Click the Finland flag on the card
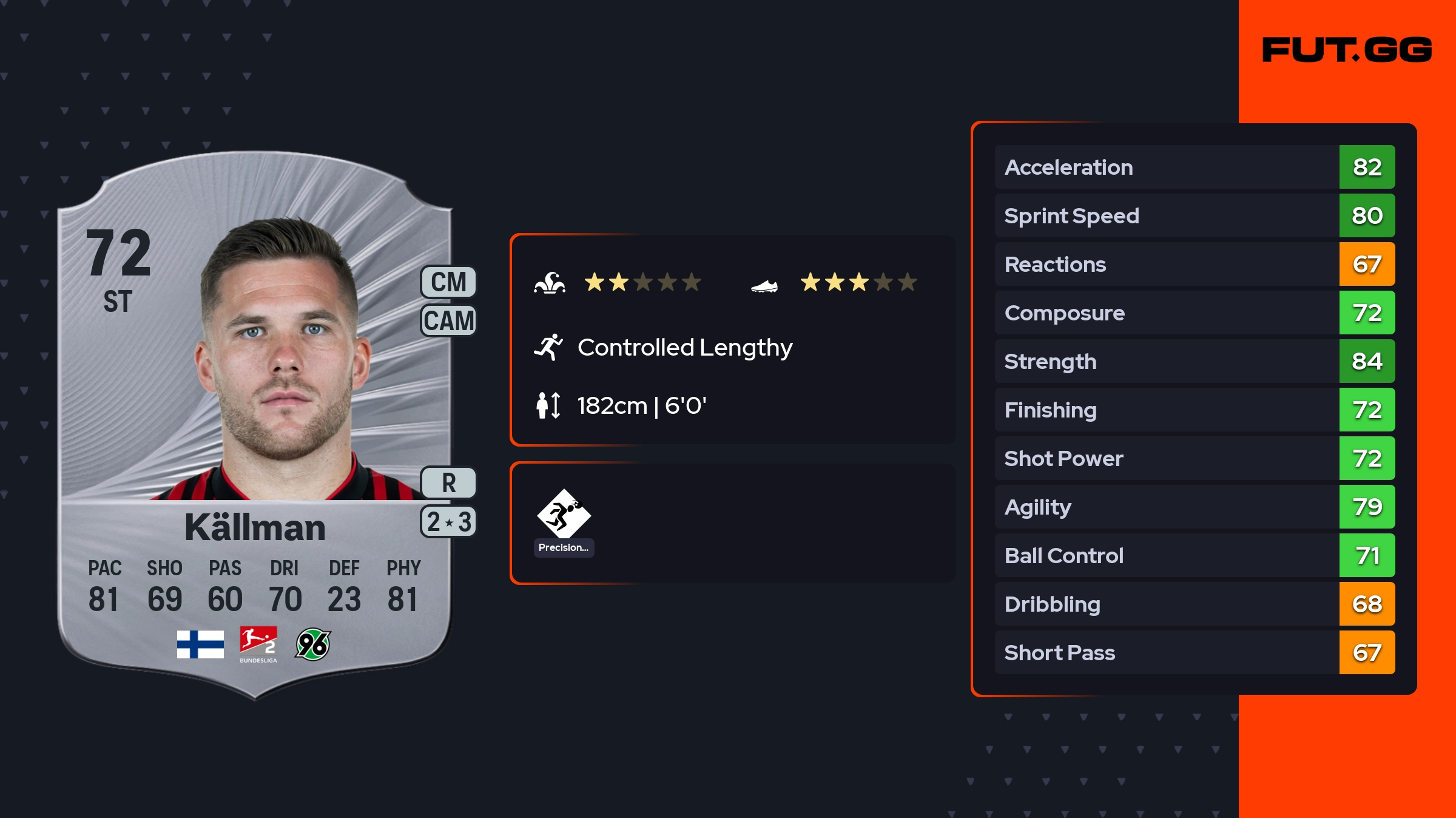Screen dimensions: 1456x818 (200, 644)
